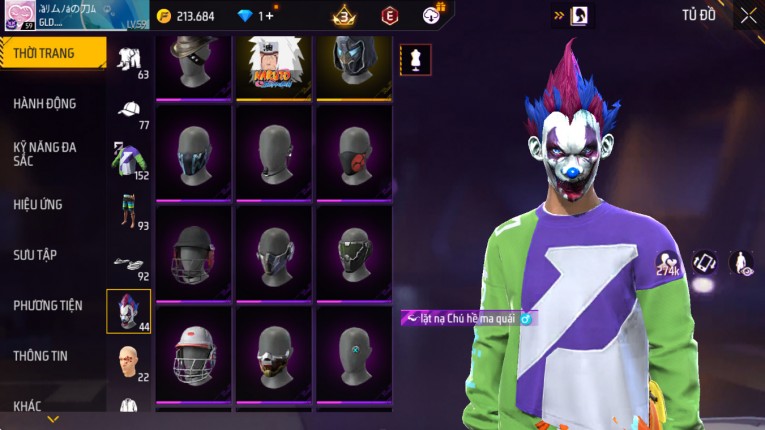Close the Tủ Đồ vault screen
The image size is (765, 430).
[x=748, y=15]
